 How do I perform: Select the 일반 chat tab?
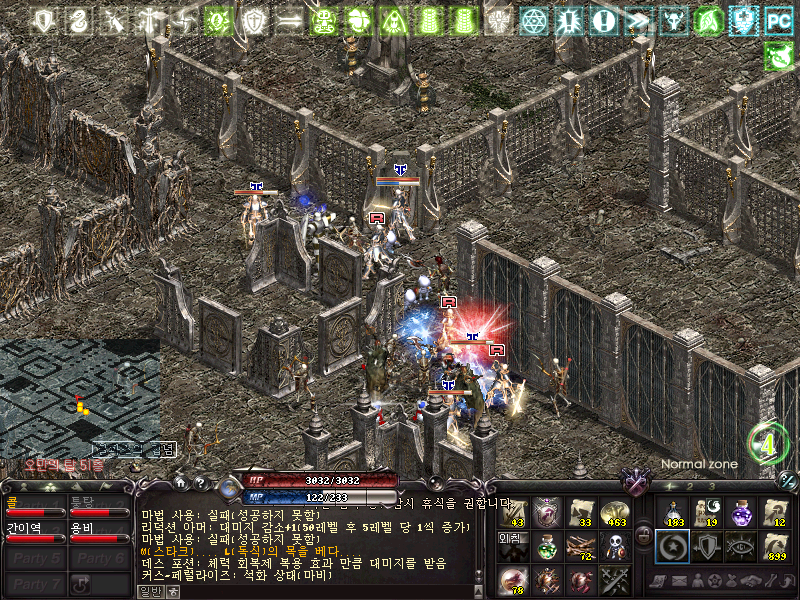149,592
